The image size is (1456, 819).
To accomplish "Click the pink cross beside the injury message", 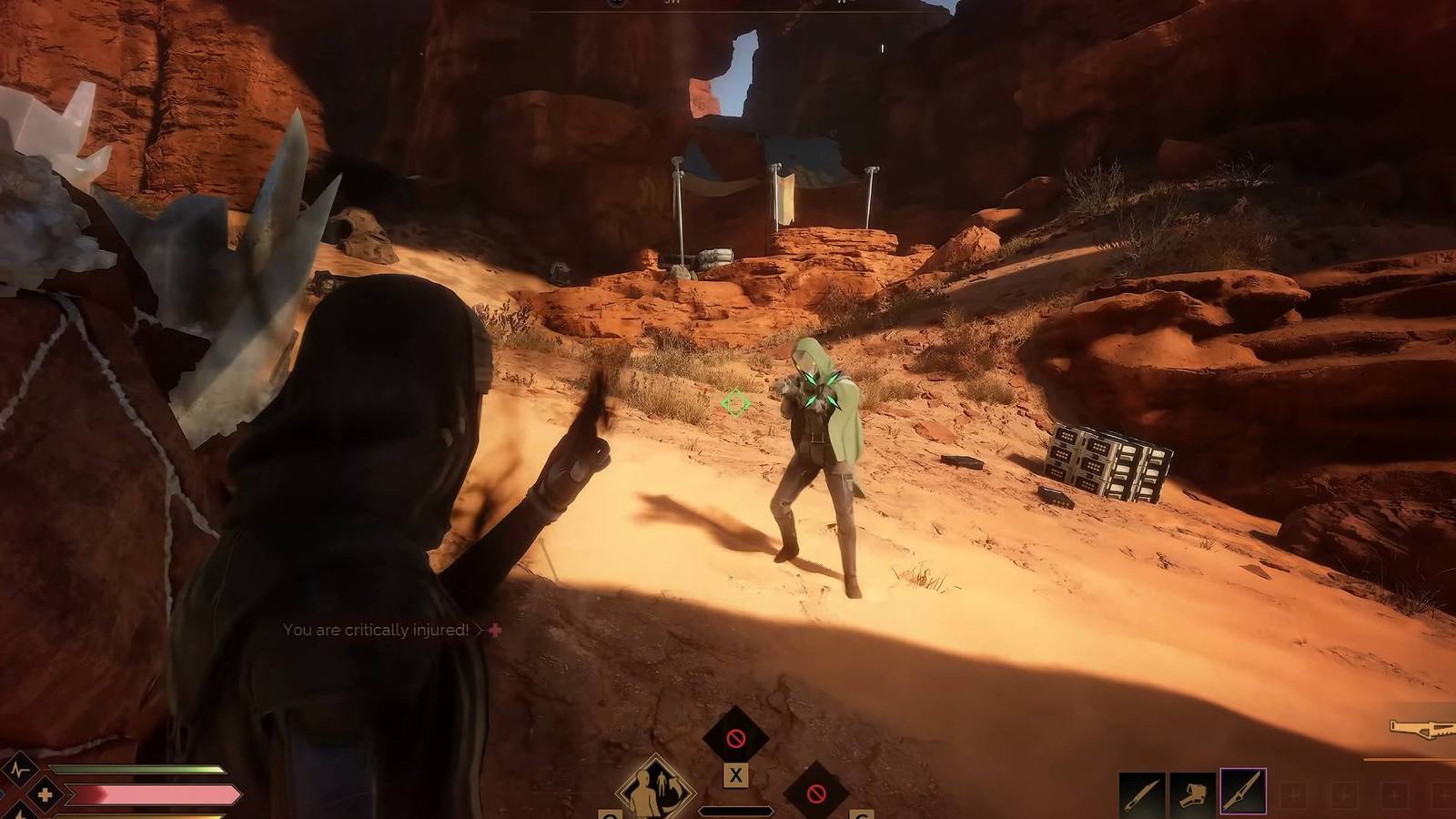I will point(492,629).
